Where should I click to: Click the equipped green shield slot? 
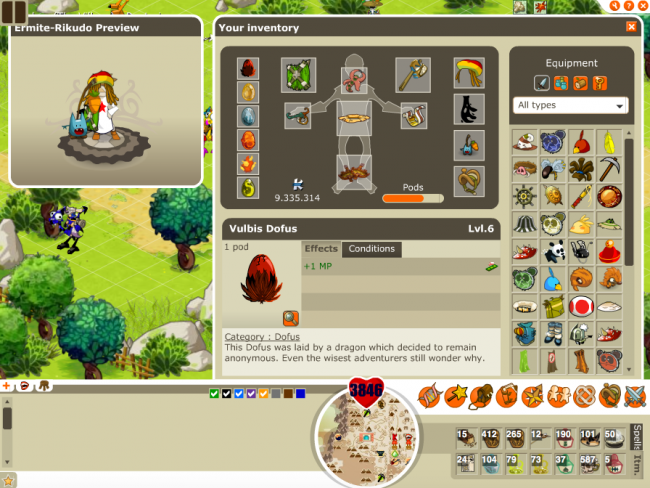coord(298,74)
